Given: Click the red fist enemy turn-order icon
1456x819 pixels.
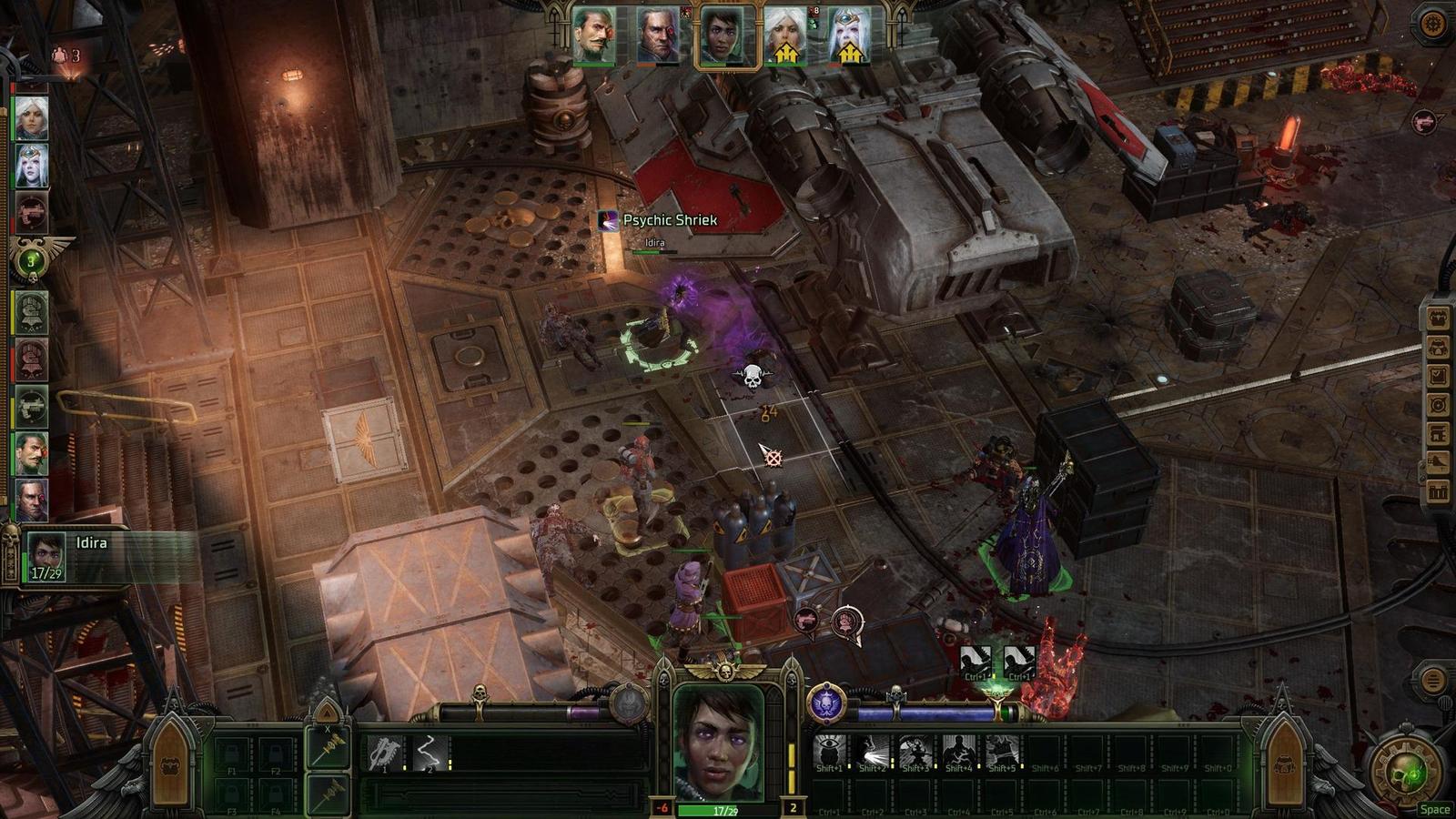Looking at the screenshot, I should [31, 360].
